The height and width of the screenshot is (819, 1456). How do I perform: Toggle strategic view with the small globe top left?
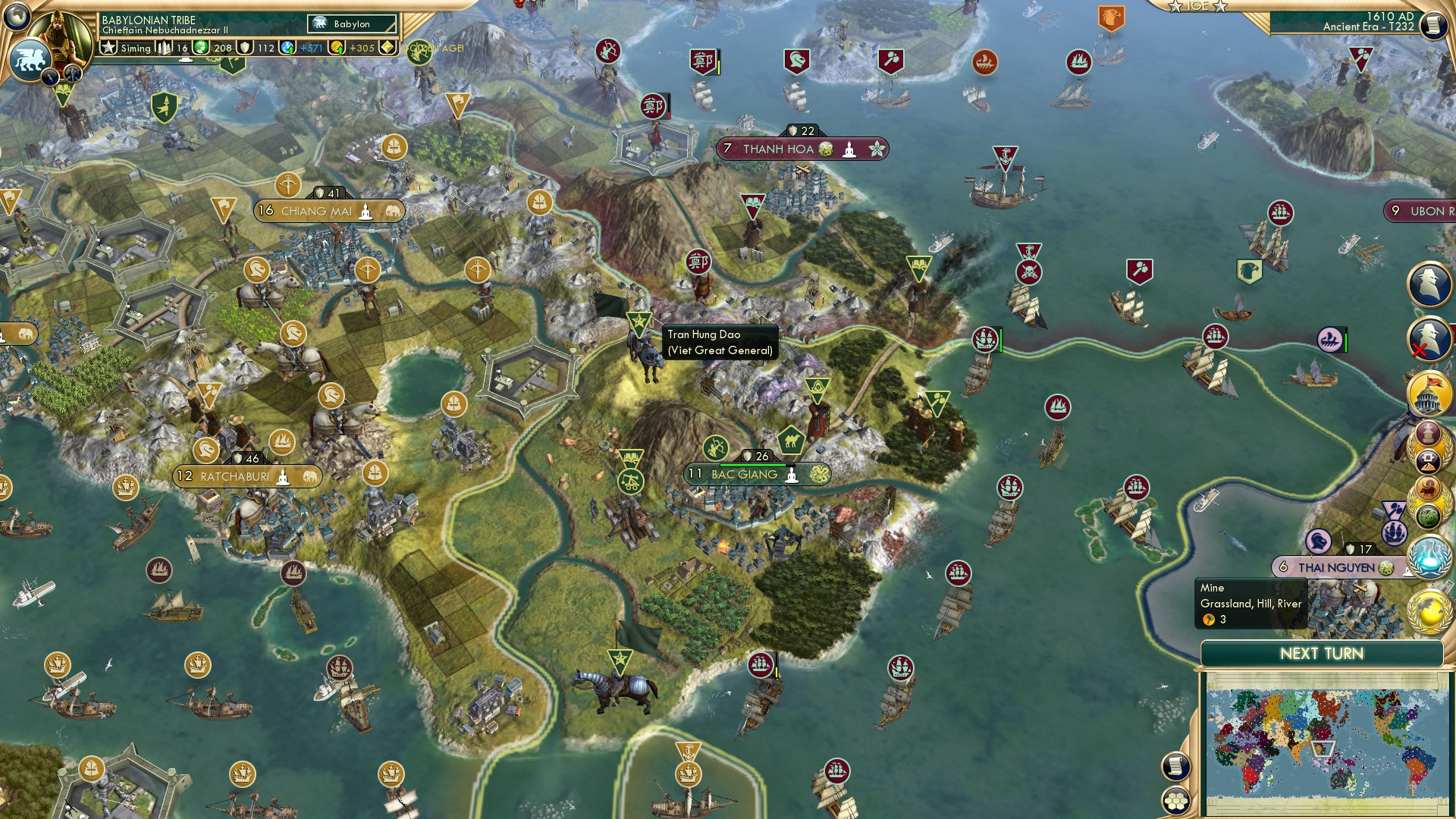click(16, 17)
